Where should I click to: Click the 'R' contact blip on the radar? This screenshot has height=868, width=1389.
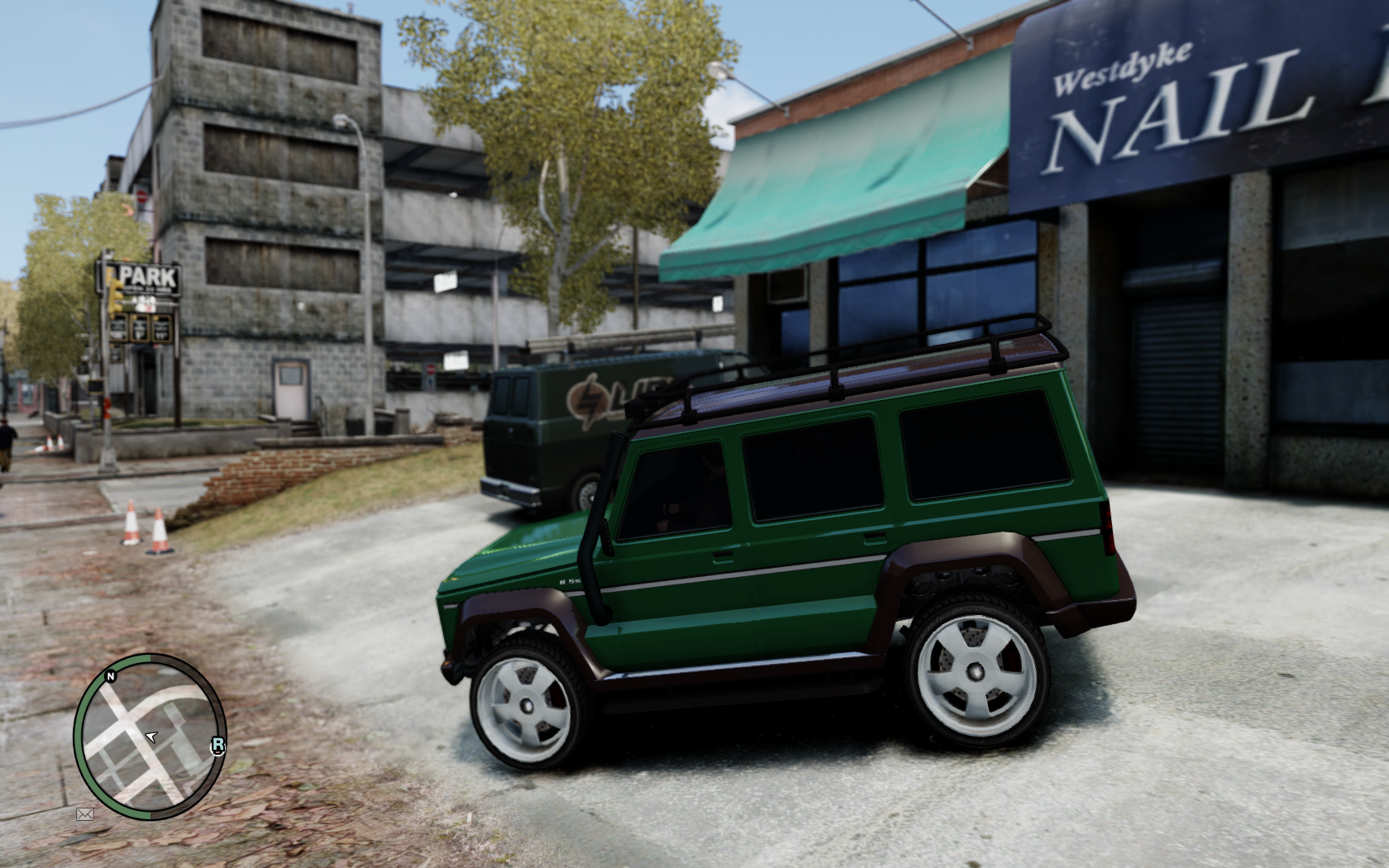[x=217, y=746]
